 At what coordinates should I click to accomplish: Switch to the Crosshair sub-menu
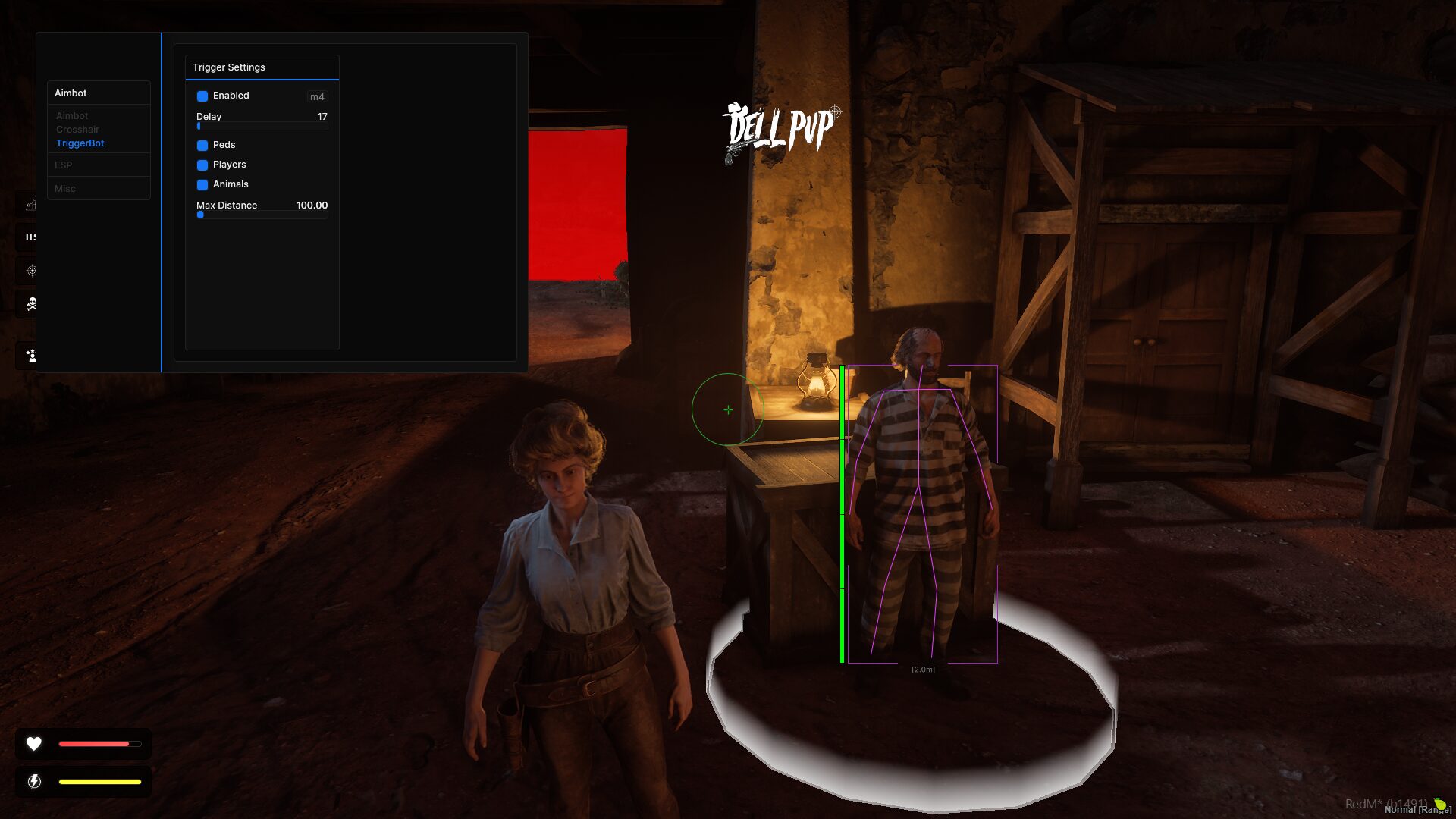click(x=77, y=130)
